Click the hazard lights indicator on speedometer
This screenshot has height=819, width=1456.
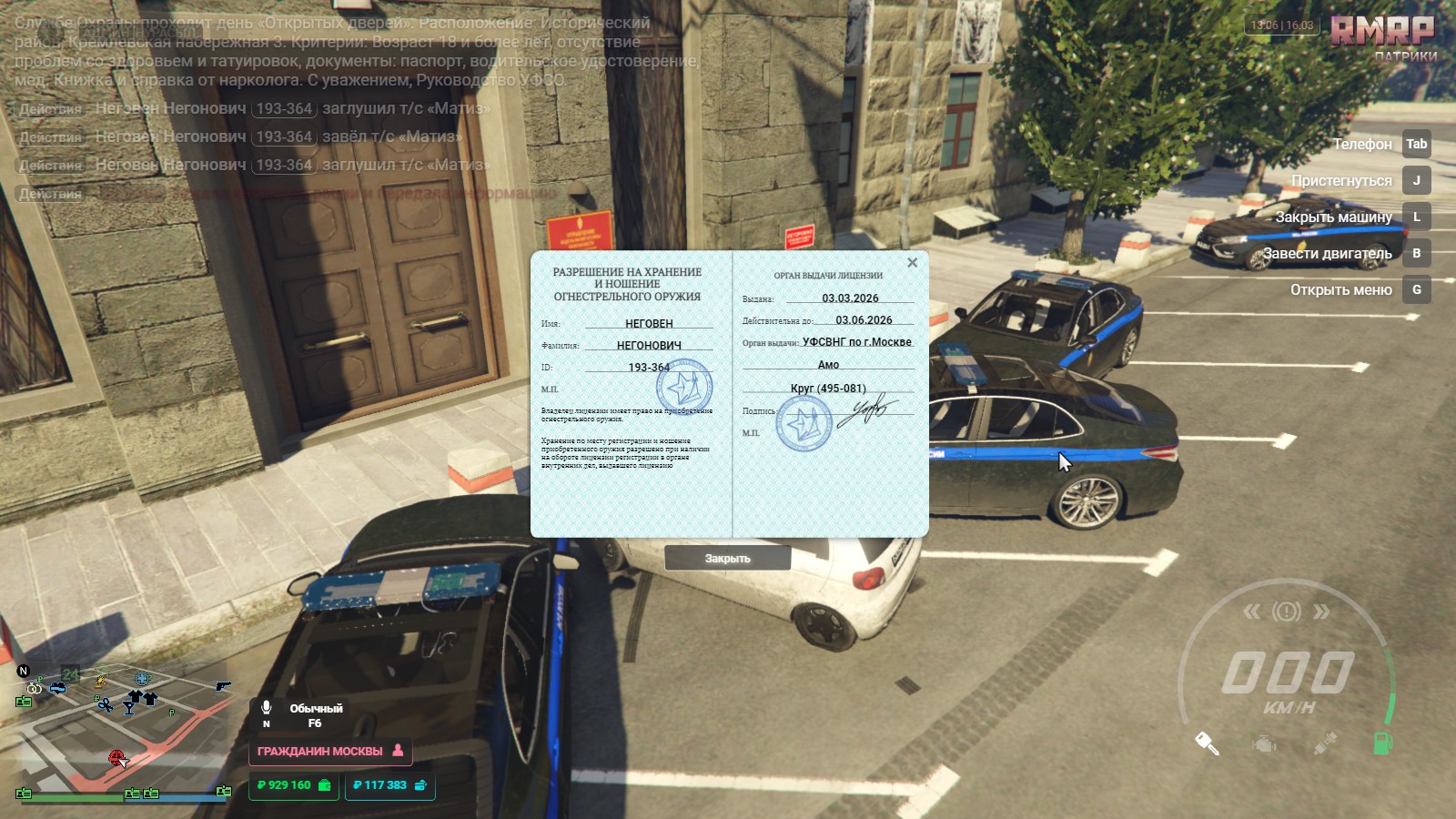point(1286,611)
